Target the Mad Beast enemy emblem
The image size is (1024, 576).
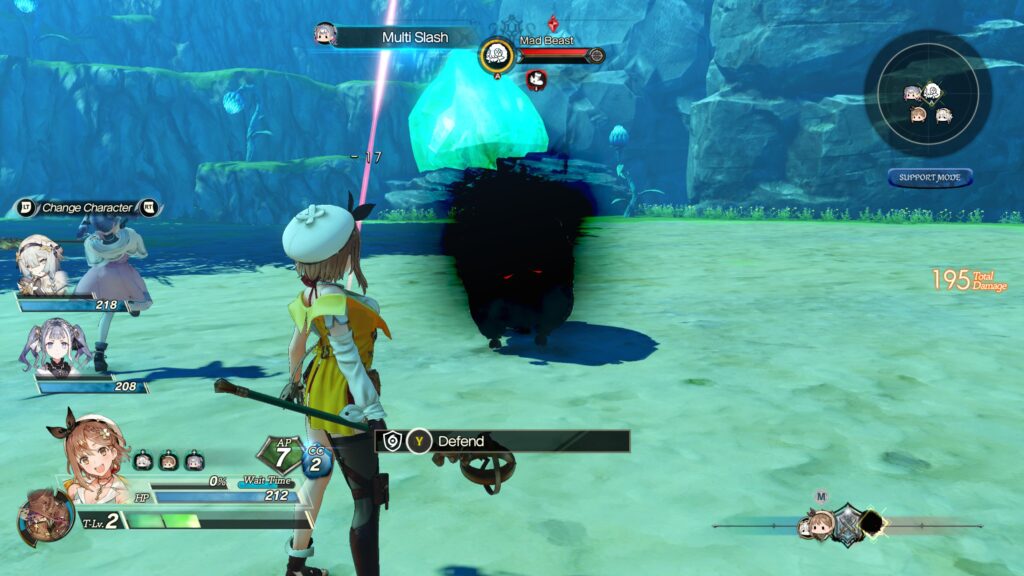point(497,55)
